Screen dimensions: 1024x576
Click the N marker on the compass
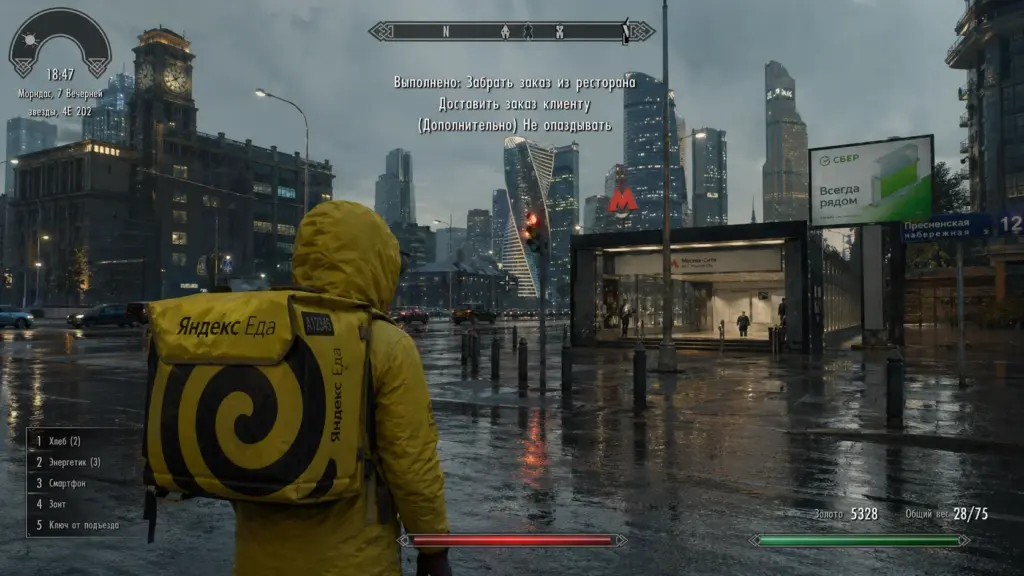(x=446, y=31)
